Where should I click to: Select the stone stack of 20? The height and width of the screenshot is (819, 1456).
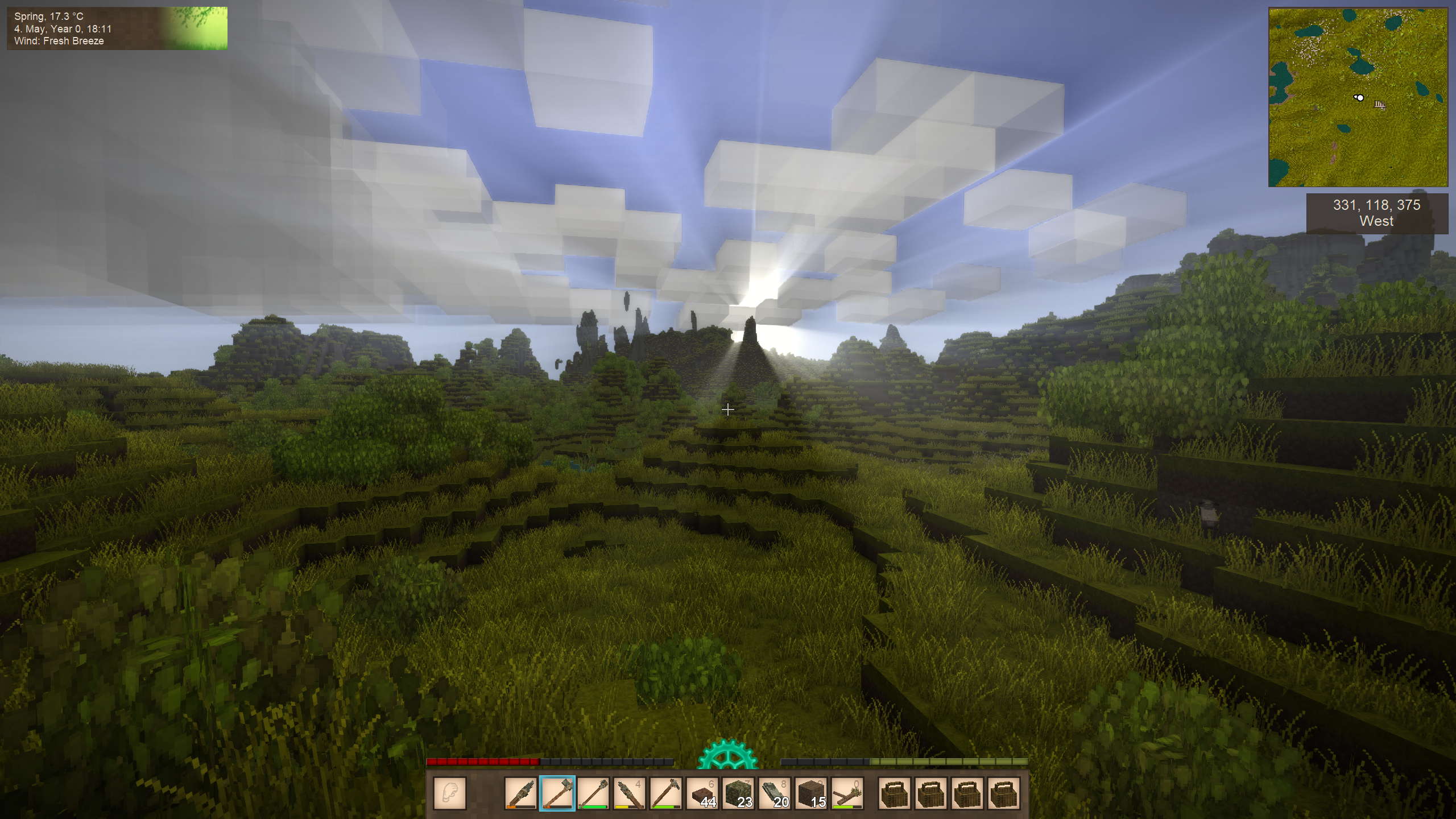[x=775, y=793]
